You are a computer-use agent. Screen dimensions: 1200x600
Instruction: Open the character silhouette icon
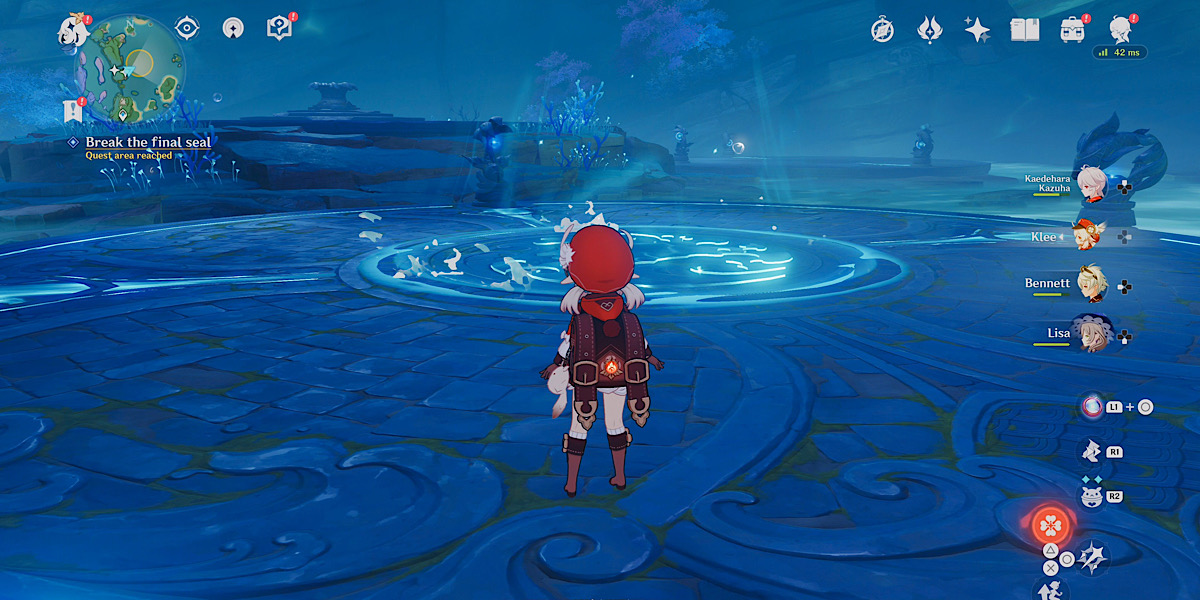1121,30
